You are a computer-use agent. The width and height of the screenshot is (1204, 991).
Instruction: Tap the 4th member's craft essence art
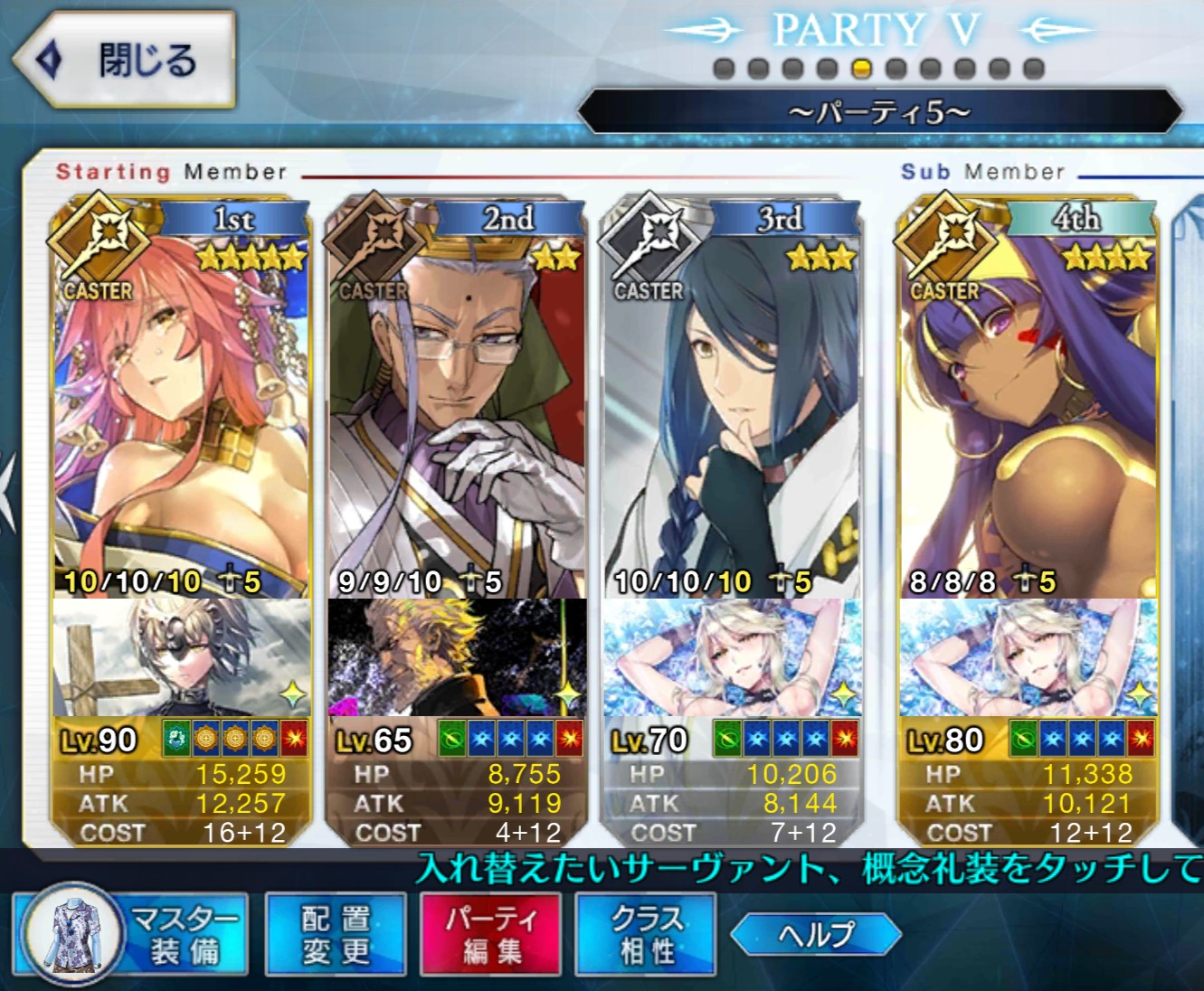[1028, 658]
